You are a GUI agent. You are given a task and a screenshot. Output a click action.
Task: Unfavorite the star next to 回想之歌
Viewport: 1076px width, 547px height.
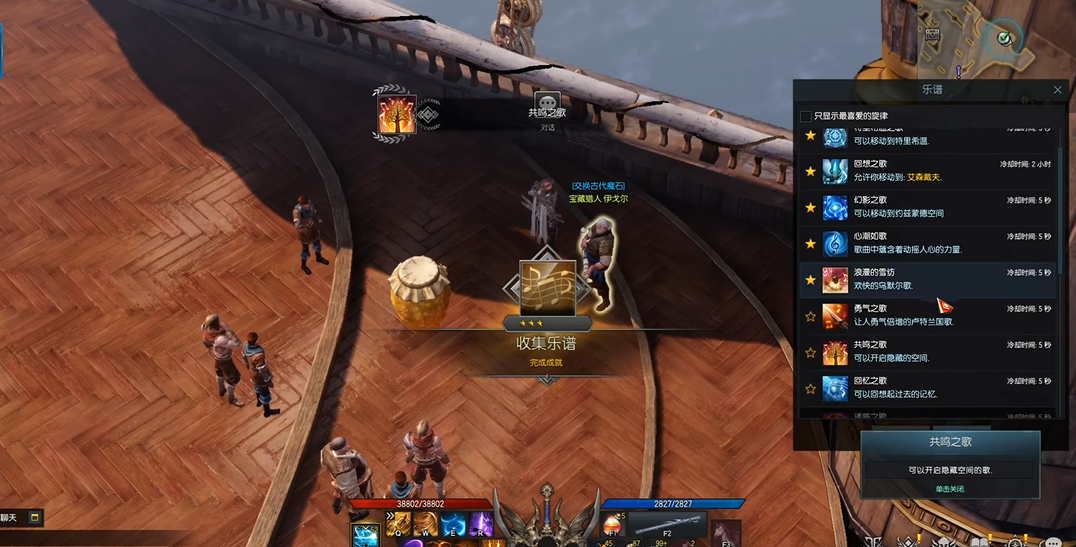click(811, 172)
